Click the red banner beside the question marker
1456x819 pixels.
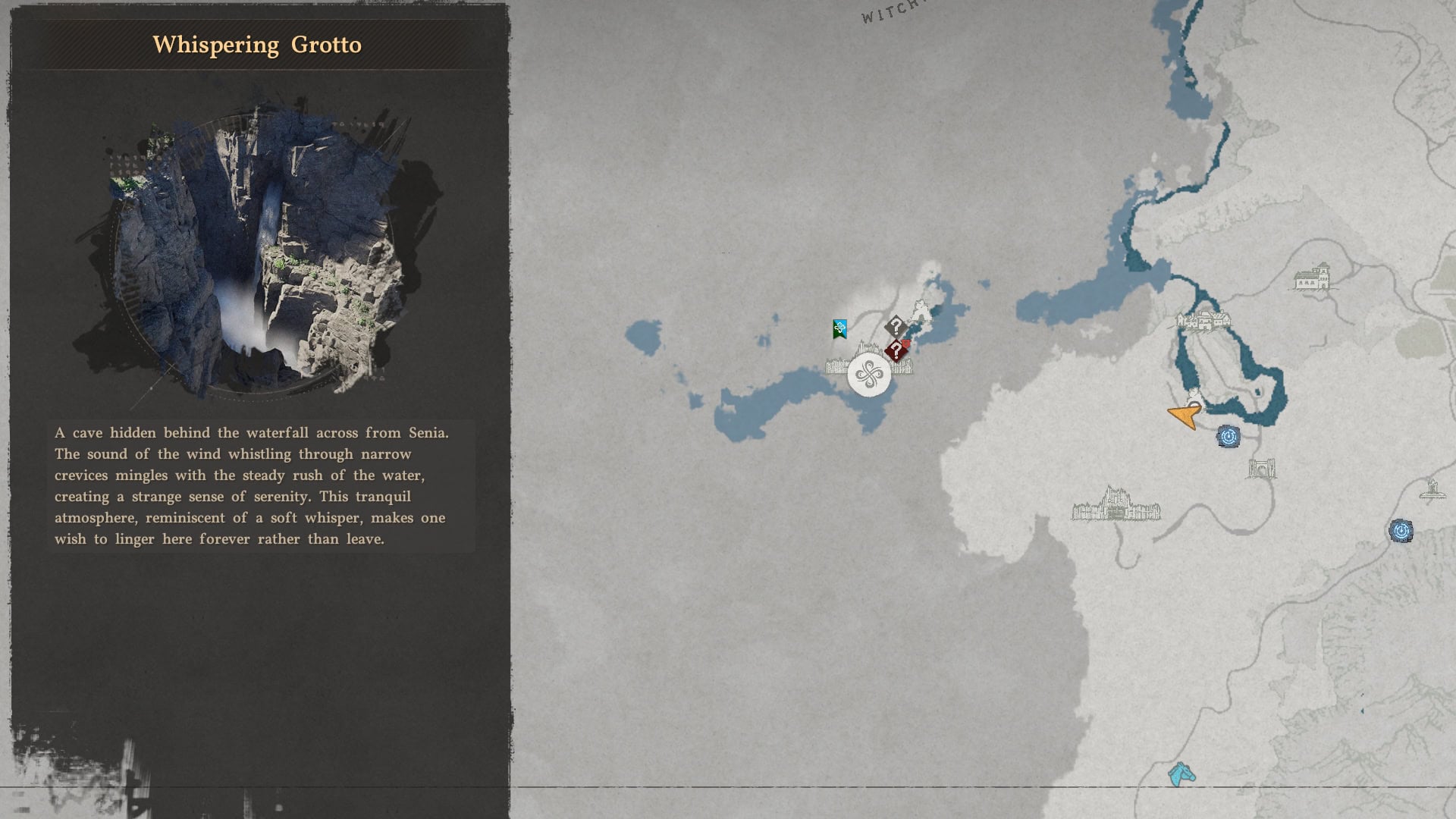point(905,344)
